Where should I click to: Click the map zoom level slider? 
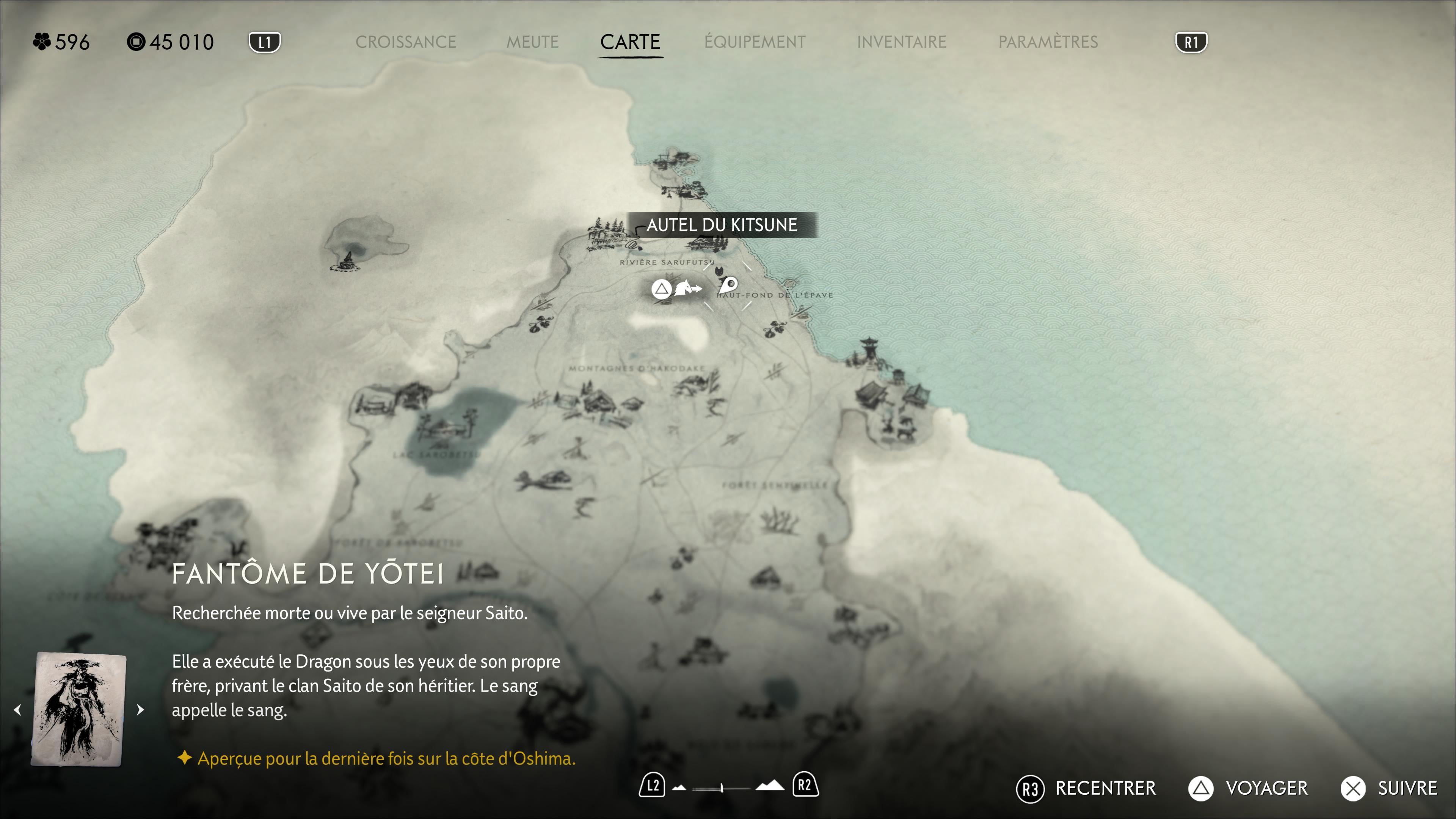click(721, 788)
